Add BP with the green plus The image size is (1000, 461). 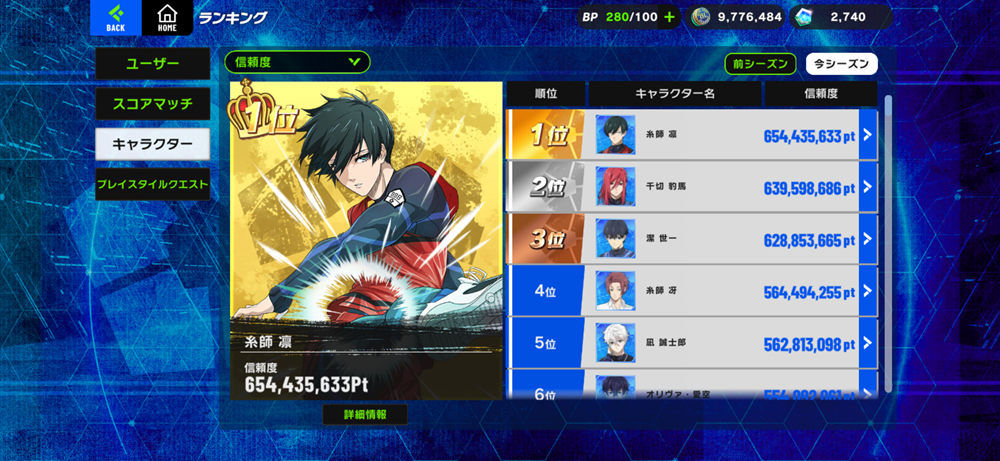click(x=669, y=17)
